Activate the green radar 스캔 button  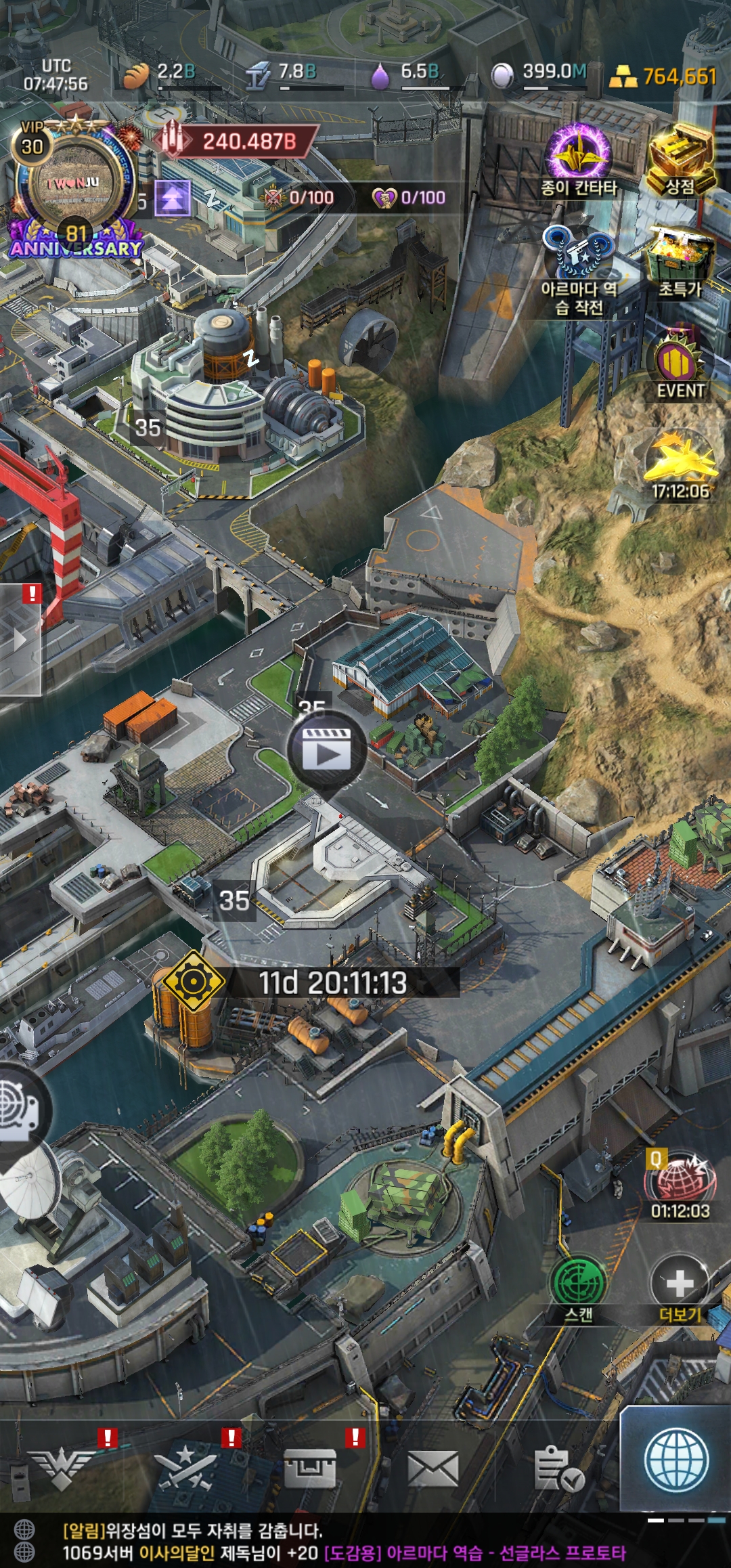[578, 1282]
